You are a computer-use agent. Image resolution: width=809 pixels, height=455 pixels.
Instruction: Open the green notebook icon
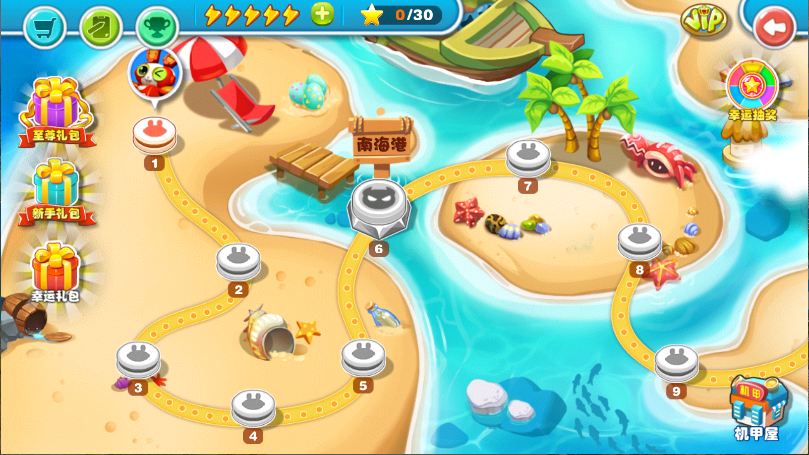tap(100, 25)
